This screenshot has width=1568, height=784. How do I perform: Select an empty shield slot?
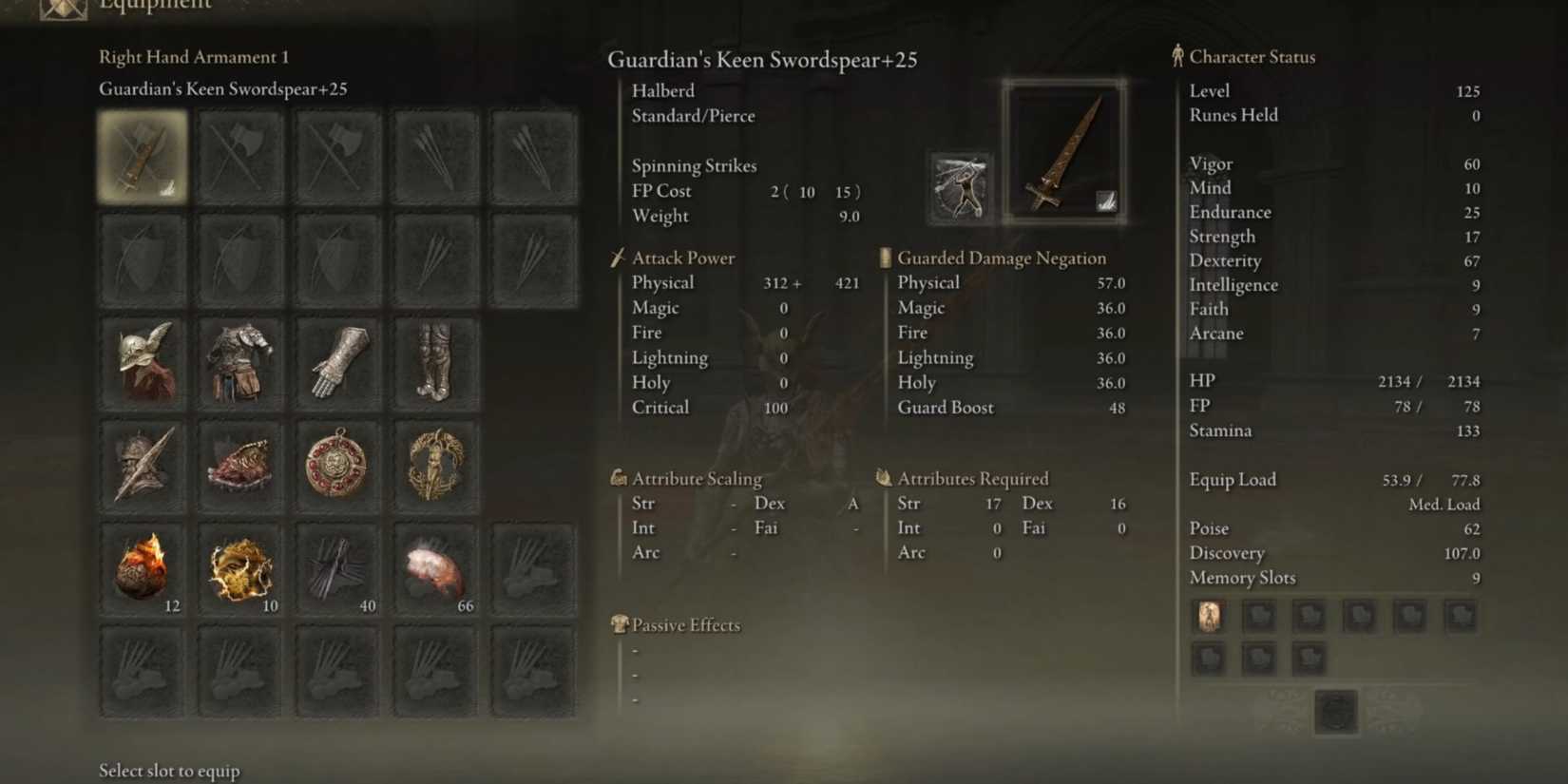click(143, 258)
